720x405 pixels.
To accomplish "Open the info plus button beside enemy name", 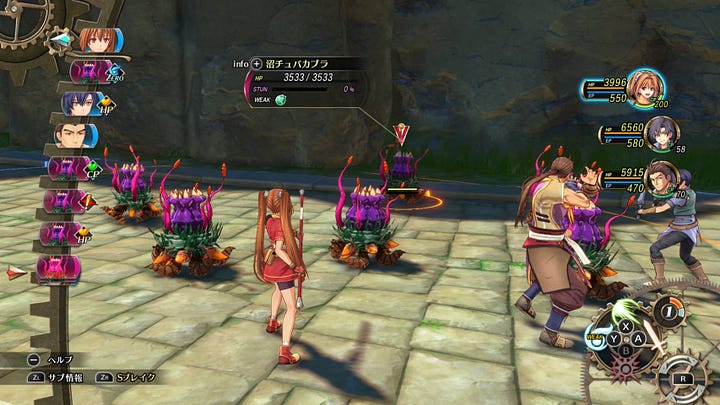I will [257, 64].
